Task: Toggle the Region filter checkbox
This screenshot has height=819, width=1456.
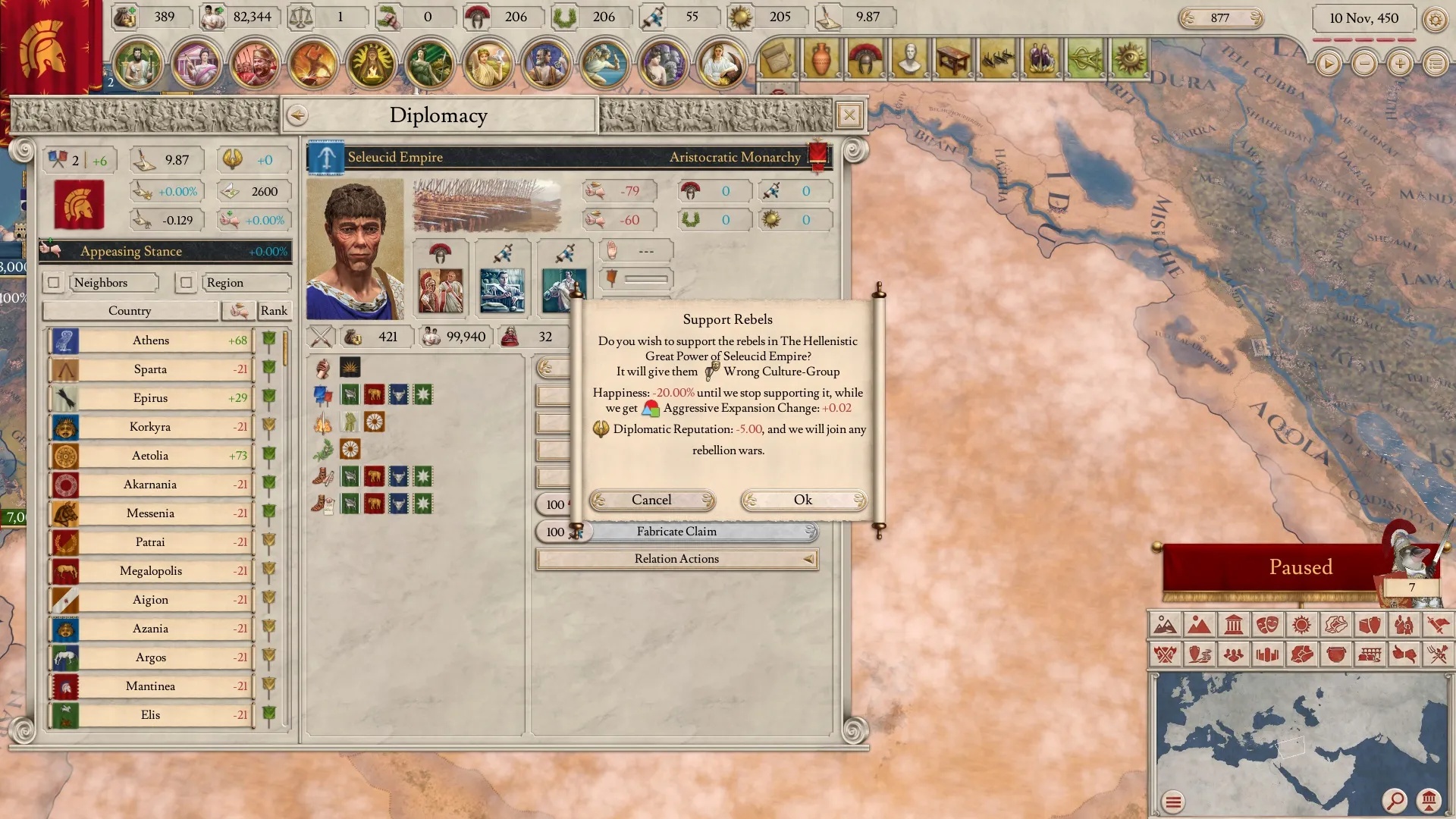Action: pyautogui.click(x=186, y=283)
